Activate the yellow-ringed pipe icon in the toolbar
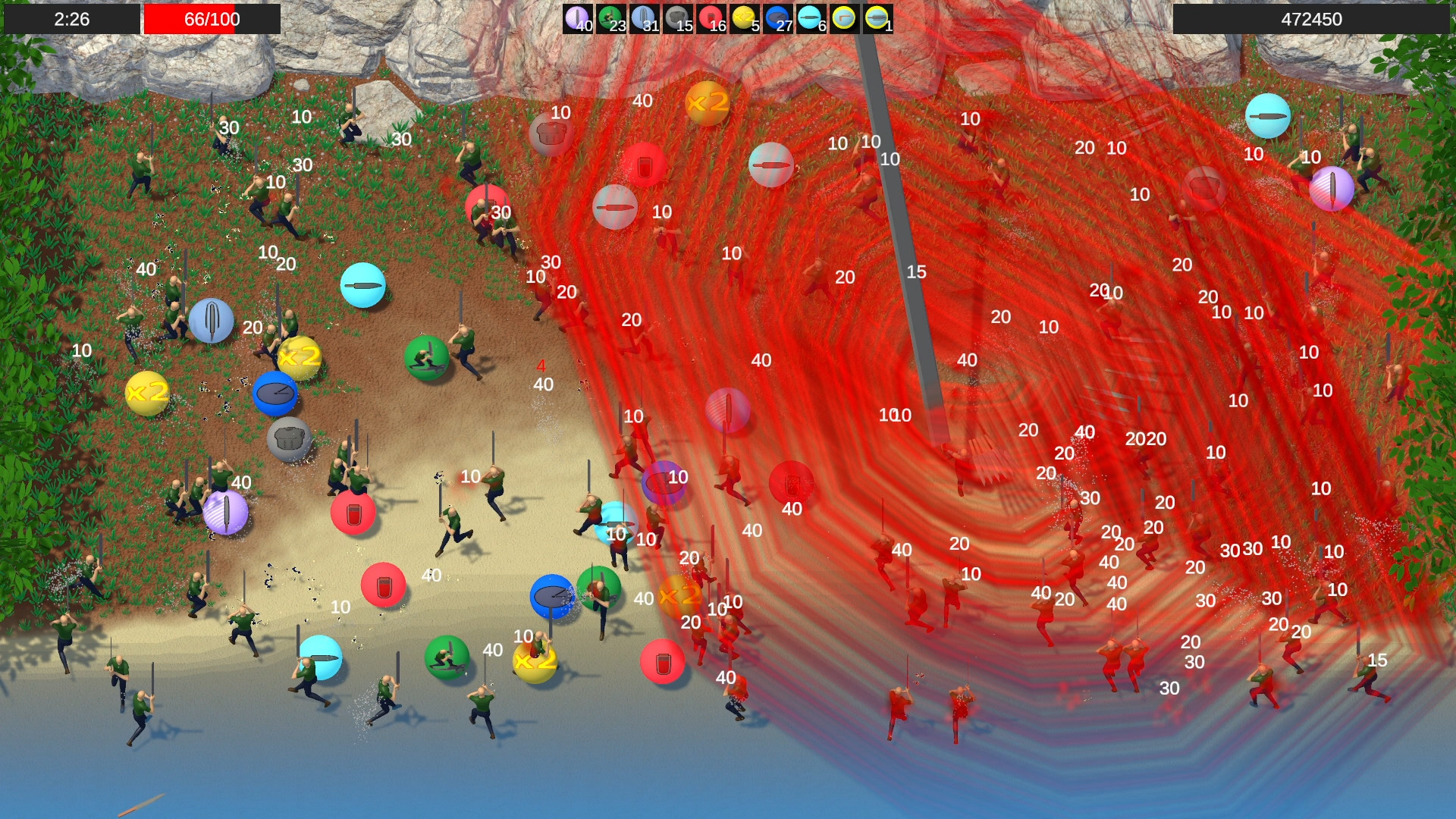This screenshot has height=819, width=1456. click(844, 17)
